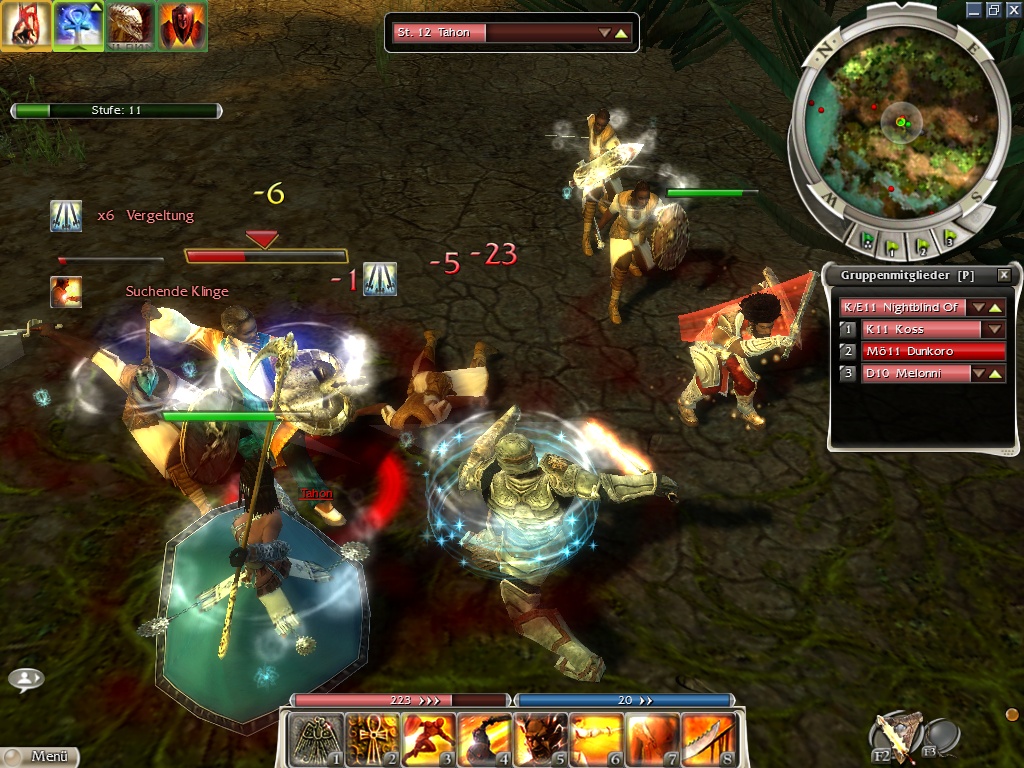Select party member Koss
1024x768 pixels.
click(x=922, y=329)
